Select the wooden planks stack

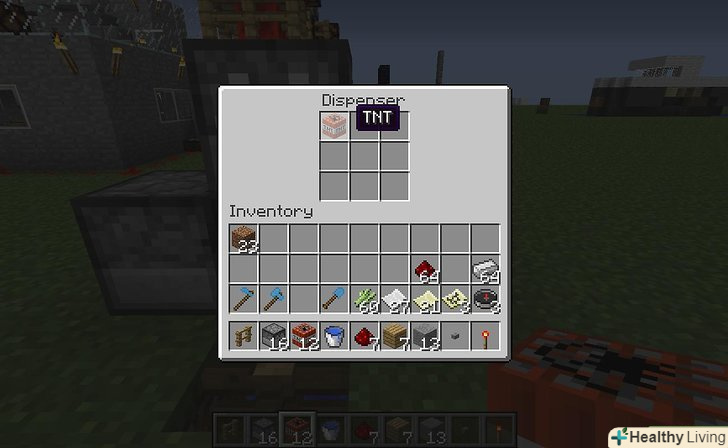395,336
